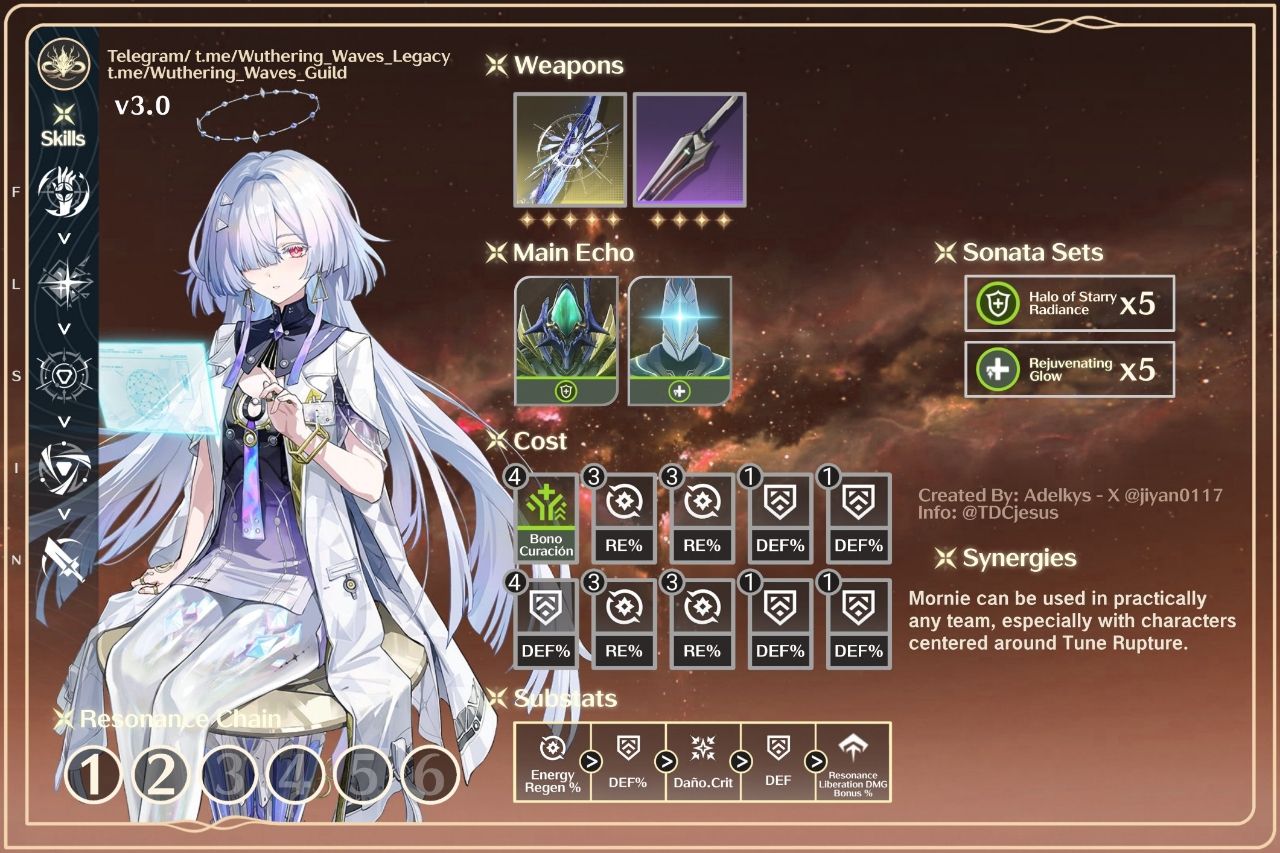This screenshot has width=1280, height=853.
Task: Select the Rejuvenating Glow sonata set
Action: click(1069, 369)
